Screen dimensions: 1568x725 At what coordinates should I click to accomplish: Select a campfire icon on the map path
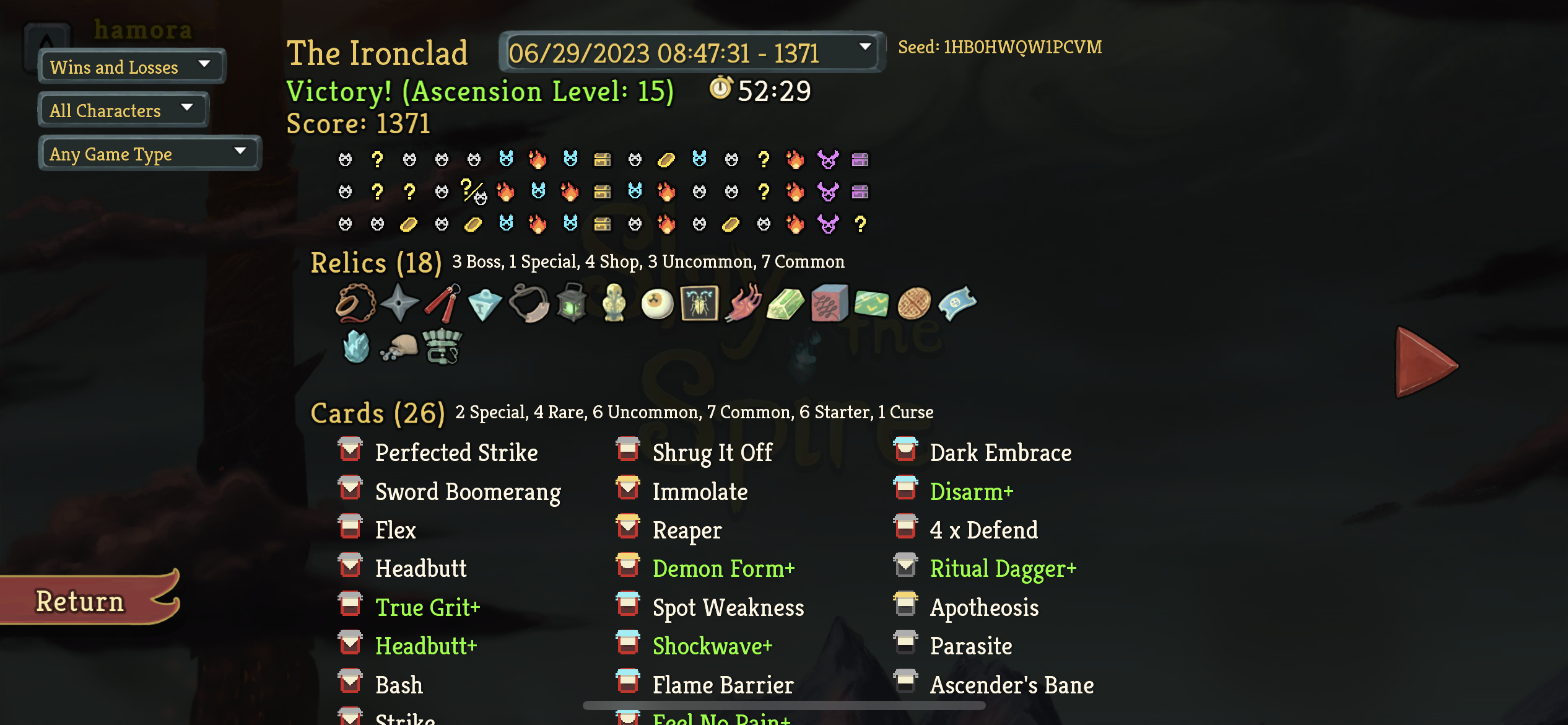point(539,159)
